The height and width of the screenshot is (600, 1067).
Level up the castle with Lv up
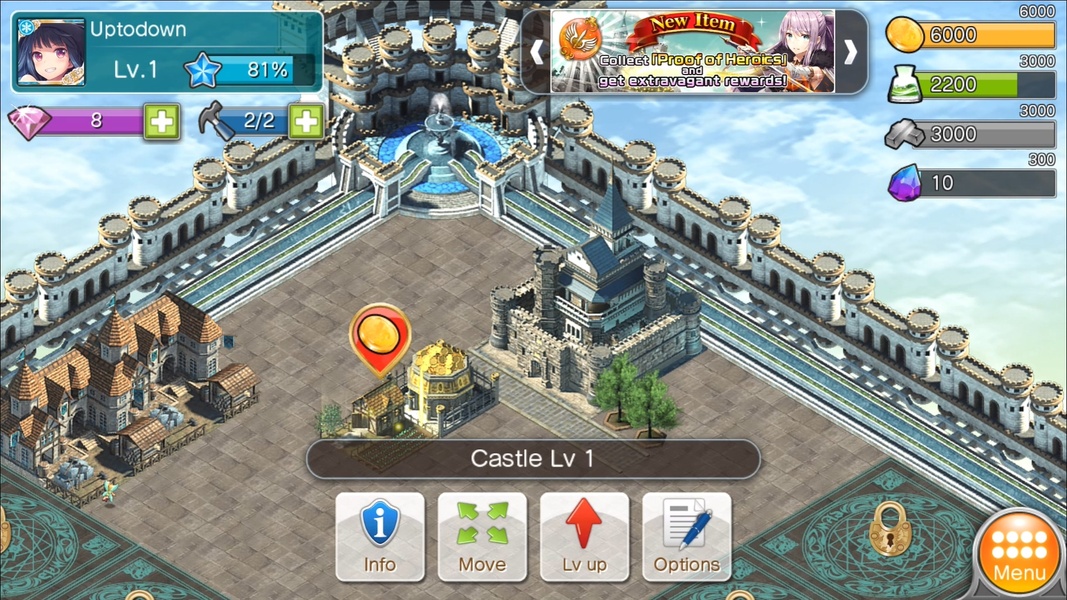point(584,536)
